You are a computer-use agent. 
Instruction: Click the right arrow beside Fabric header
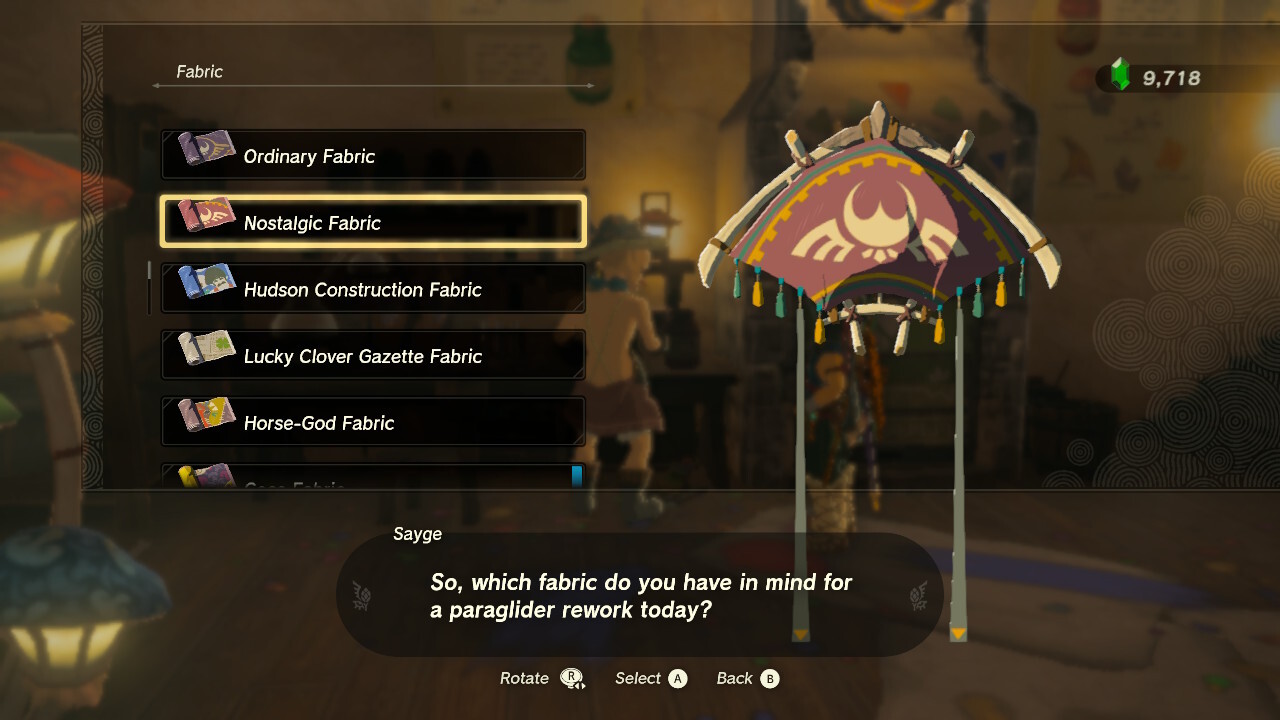tap(592, 85)
